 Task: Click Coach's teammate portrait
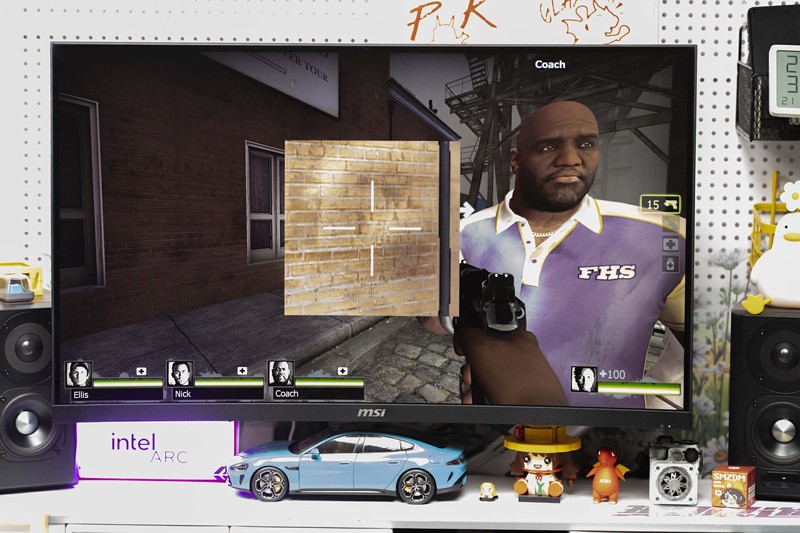pos(281,374)
